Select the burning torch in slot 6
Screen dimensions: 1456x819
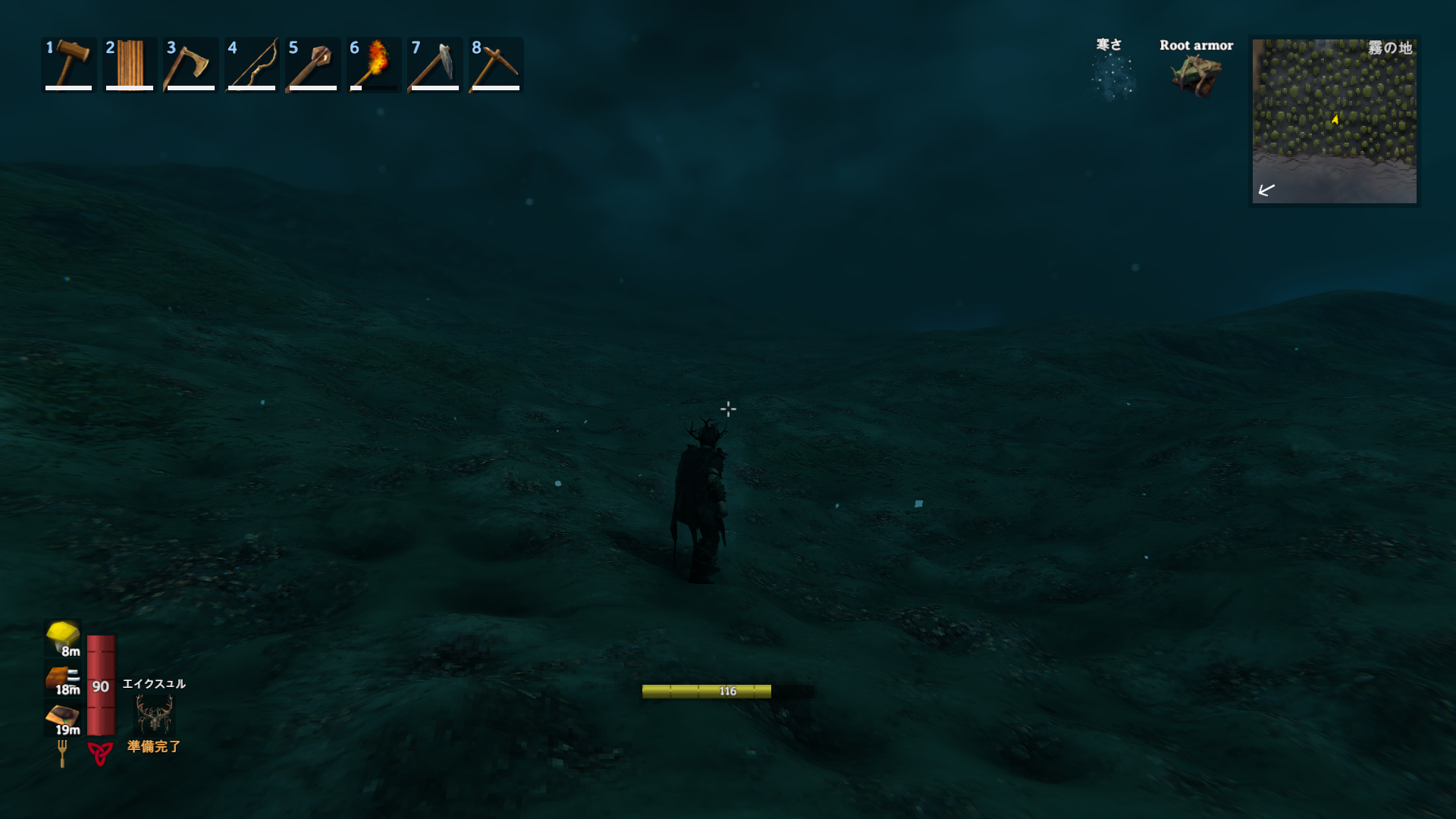coord(374,64)
